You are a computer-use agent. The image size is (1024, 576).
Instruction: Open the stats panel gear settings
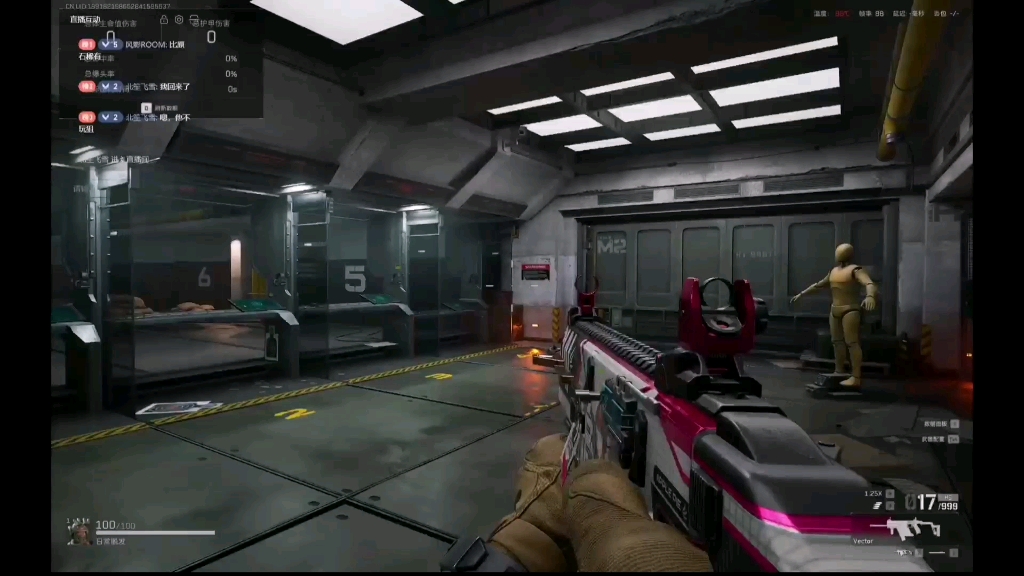click(179, 20)
